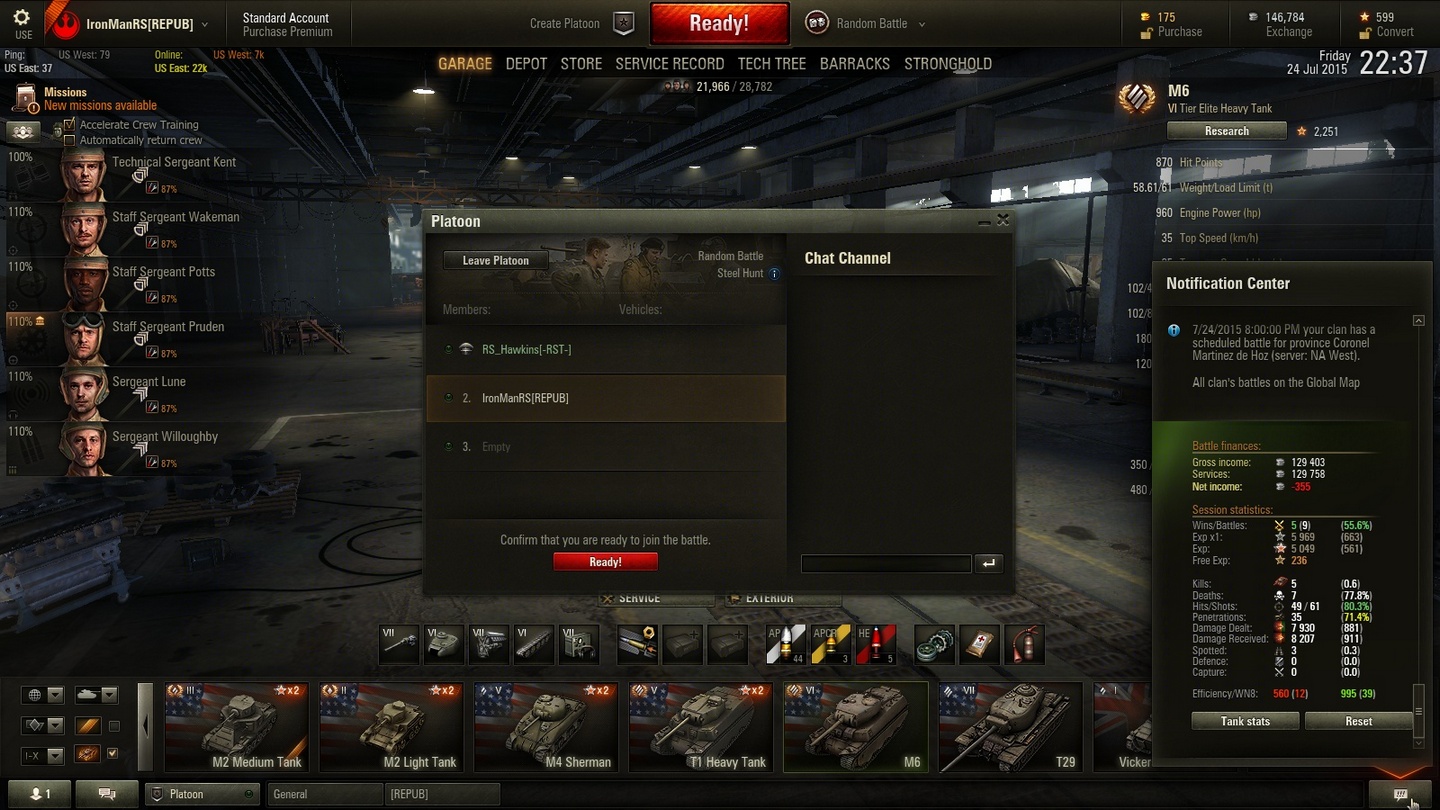Open the Stronghold tab
Screen dimensions: 1440x810
click(x=947, y=64)
